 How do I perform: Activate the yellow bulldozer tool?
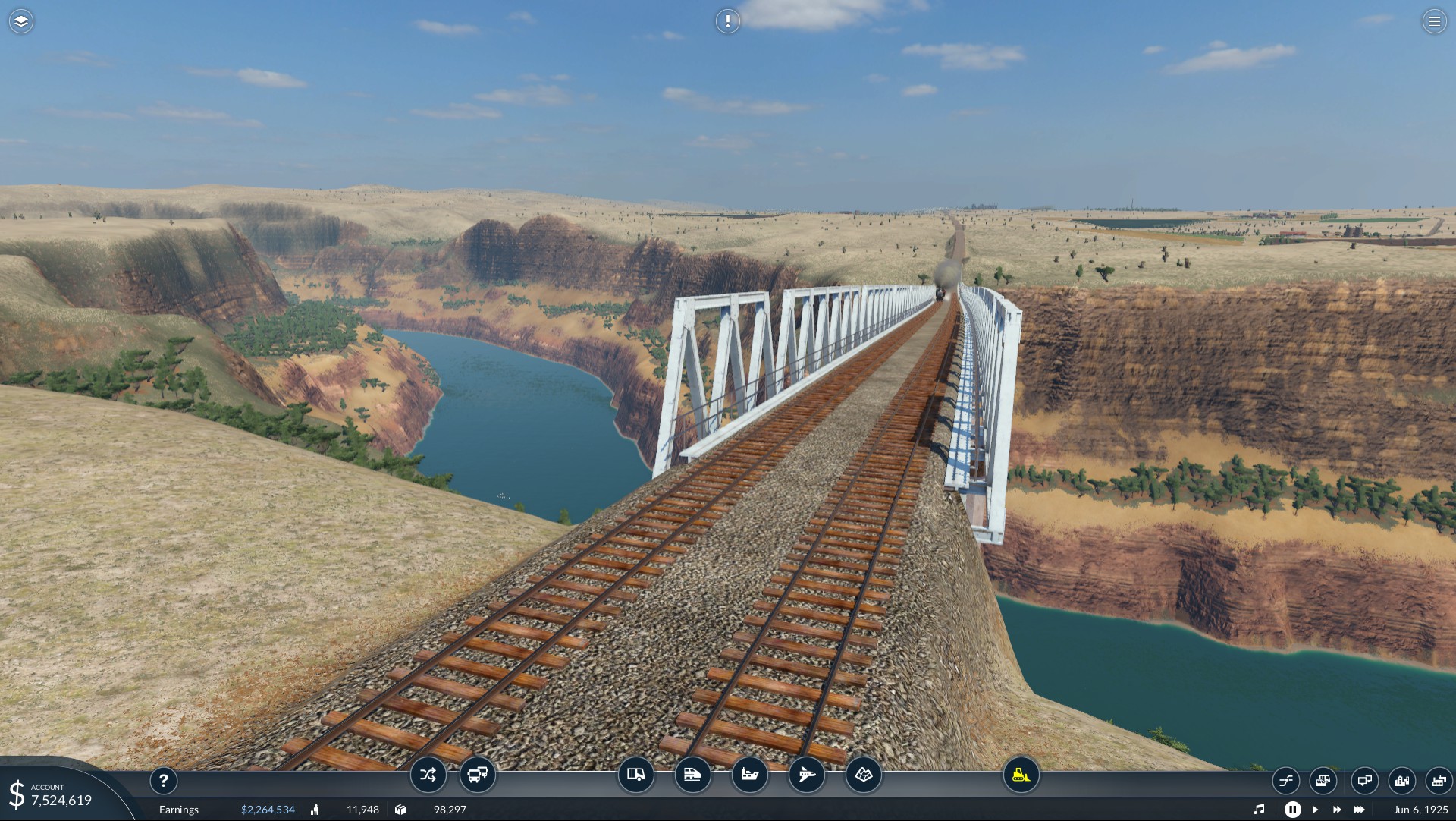tap(1021, 775)
